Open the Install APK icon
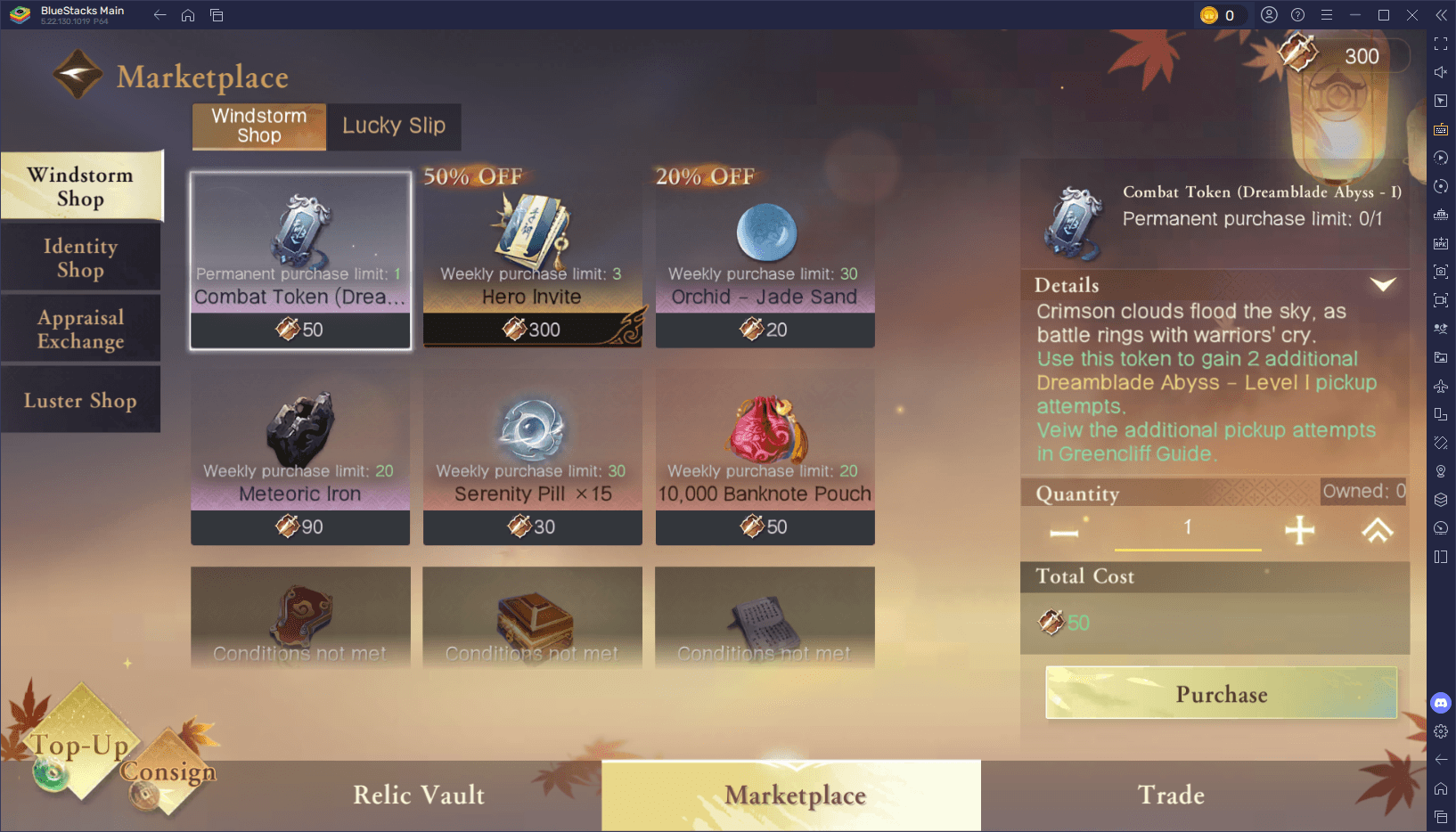The width and height of the screenshot is (1456, 832). point(1441,243)
